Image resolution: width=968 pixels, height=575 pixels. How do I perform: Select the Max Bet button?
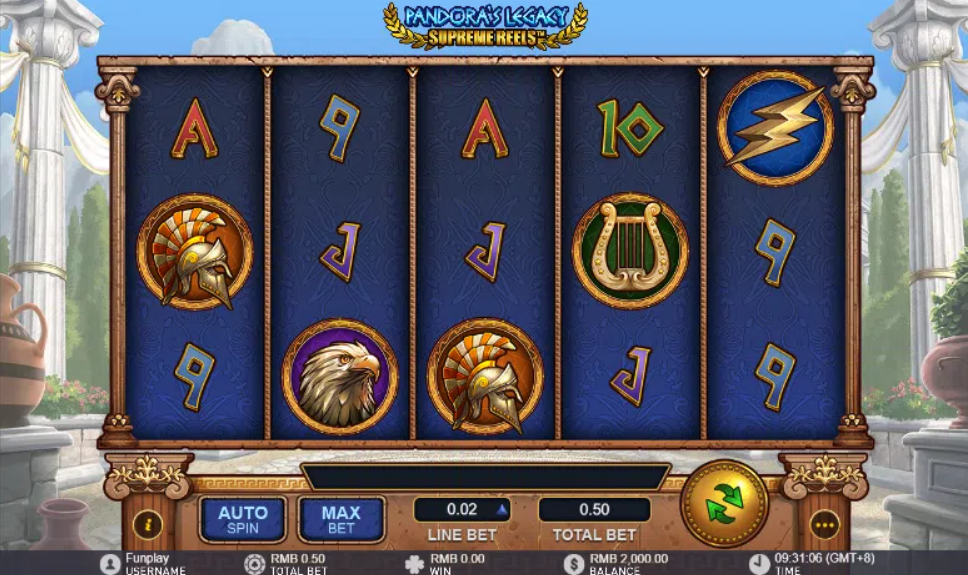(341, 519)
